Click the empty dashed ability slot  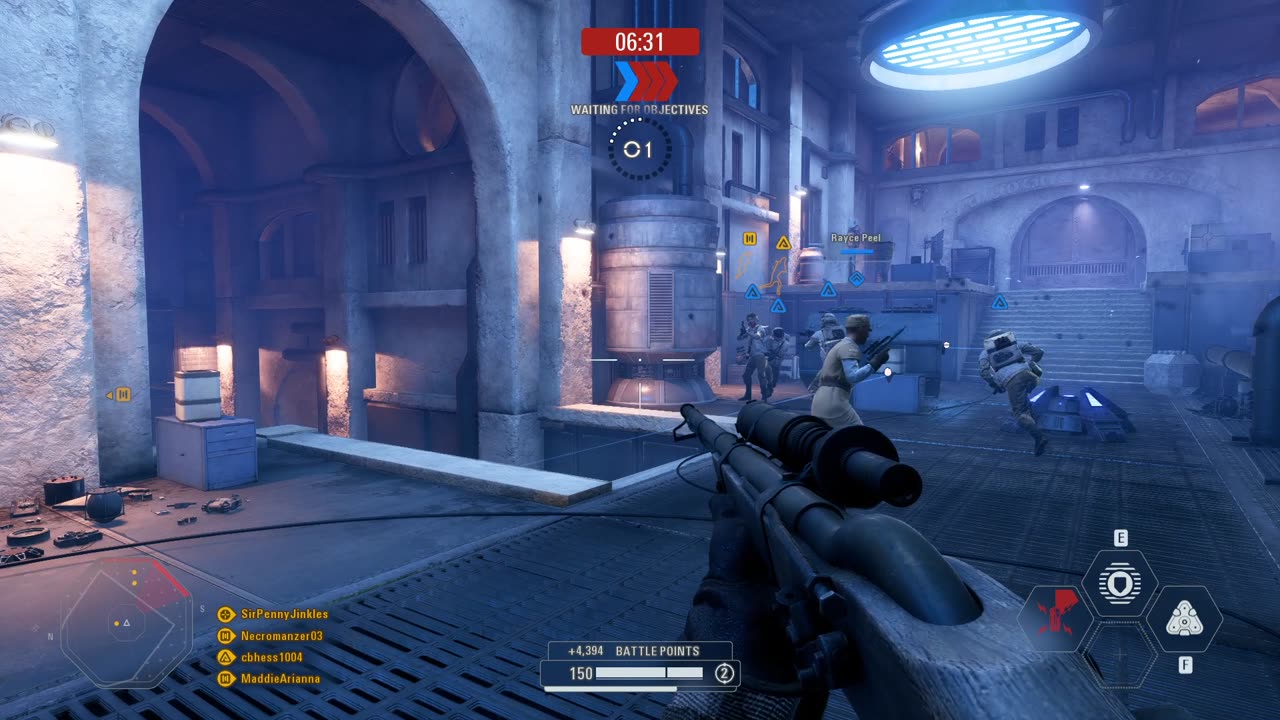pyautogui.click(x=1120, y=656)
